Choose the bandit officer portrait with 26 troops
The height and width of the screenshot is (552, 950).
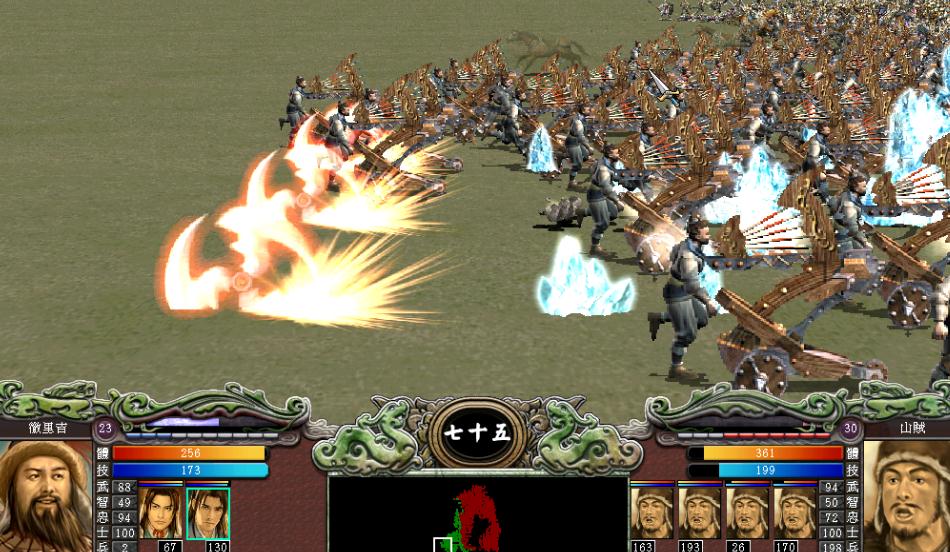click(x=748, y=512)
